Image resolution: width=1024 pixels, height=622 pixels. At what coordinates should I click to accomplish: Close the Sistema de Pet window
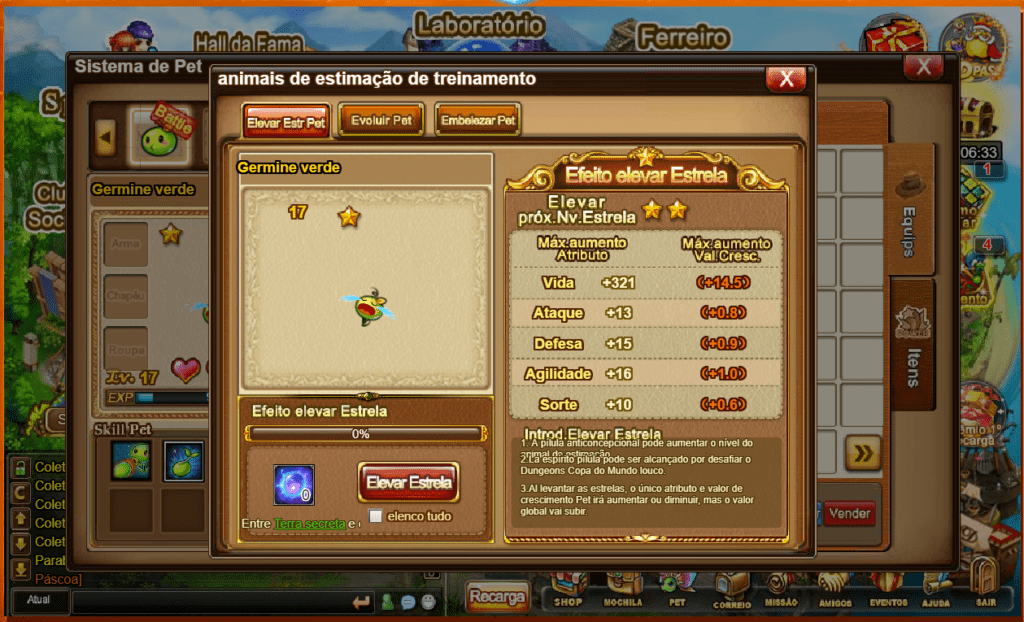[x=922, y=67]
